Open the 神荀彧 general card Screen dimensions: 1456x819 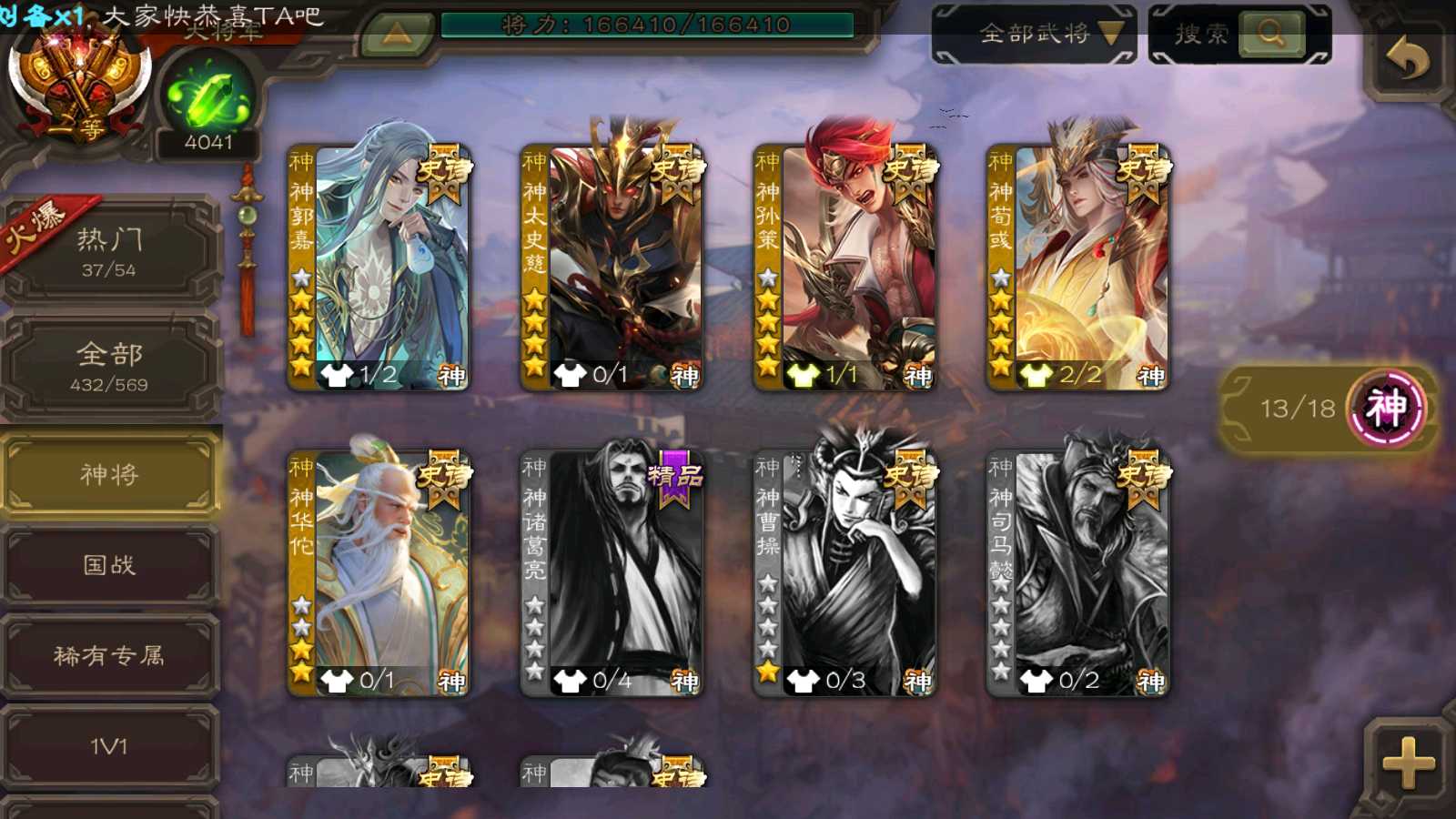[x=1077, y=268]
